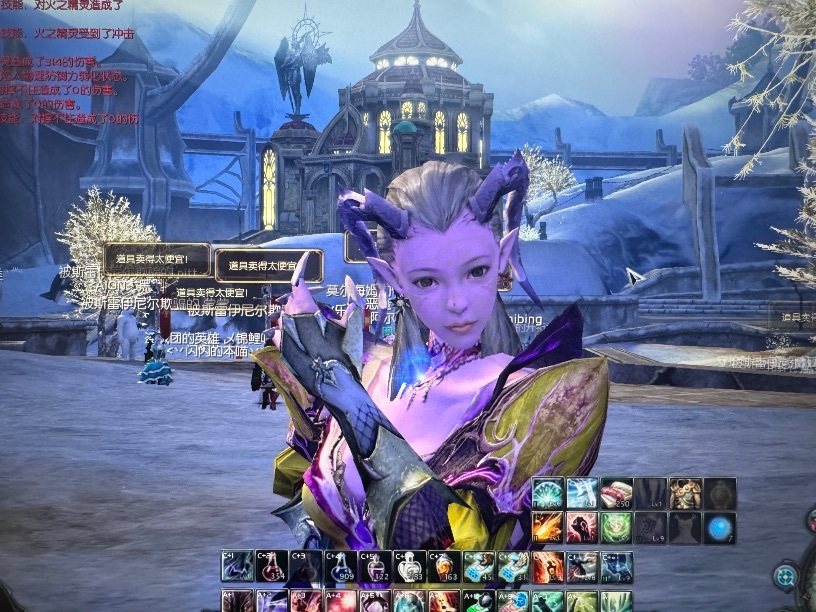Screen dimensions: 816x612
Task: Click the round teal button at right edge
Action: (785, 576)
